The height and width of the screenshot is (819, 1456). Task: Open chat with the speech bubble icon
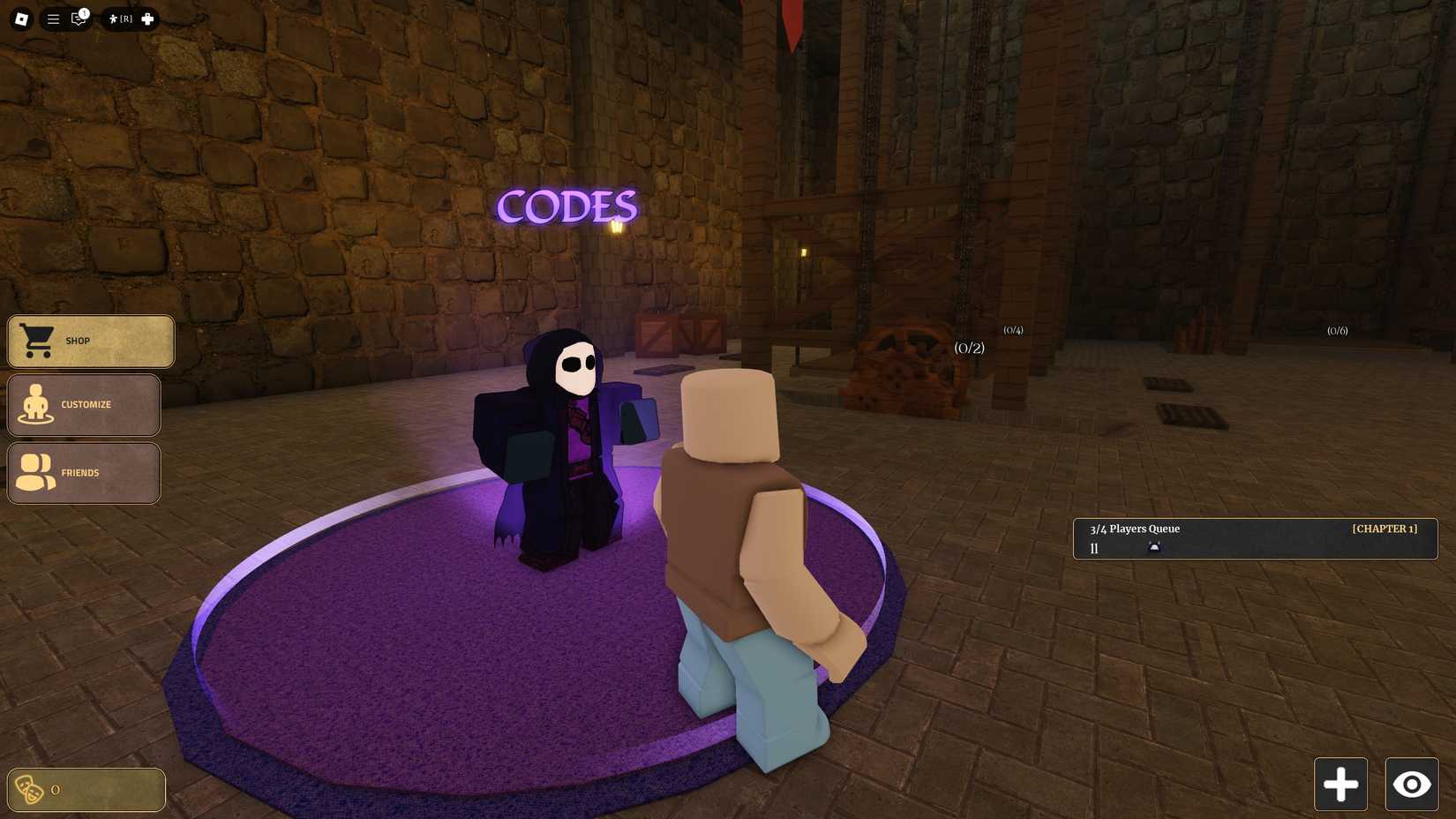[x=78, y=19]
